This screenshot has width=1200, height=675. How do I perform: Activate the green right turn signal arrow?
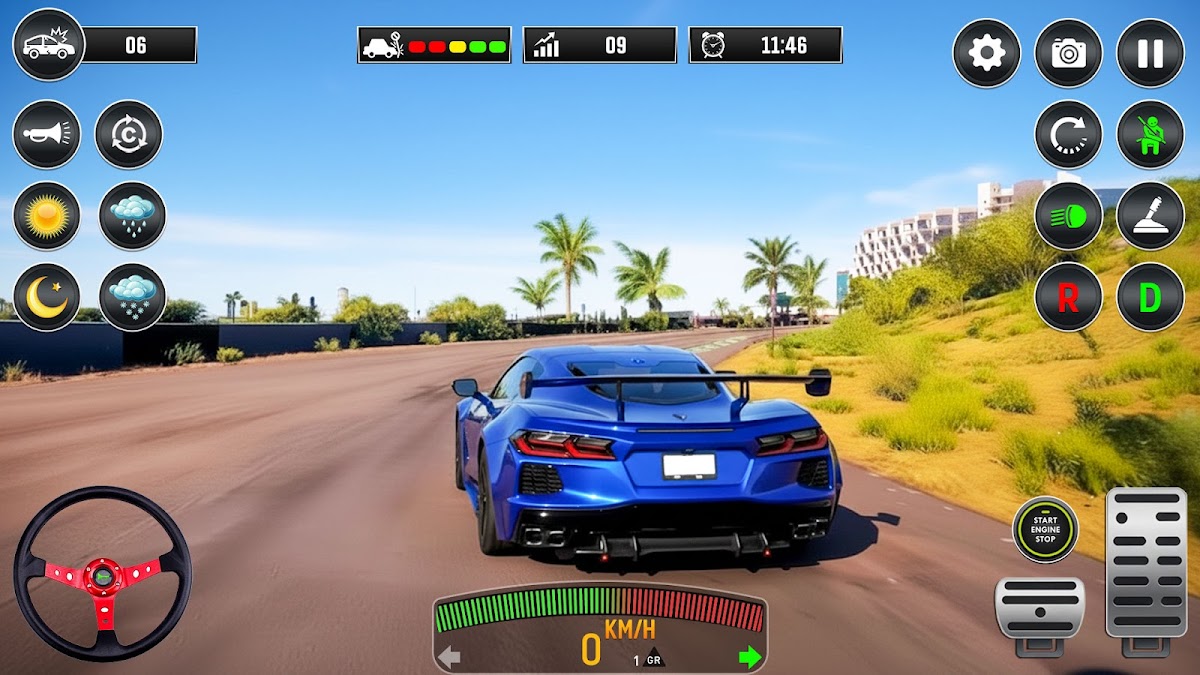coord(749,657)
